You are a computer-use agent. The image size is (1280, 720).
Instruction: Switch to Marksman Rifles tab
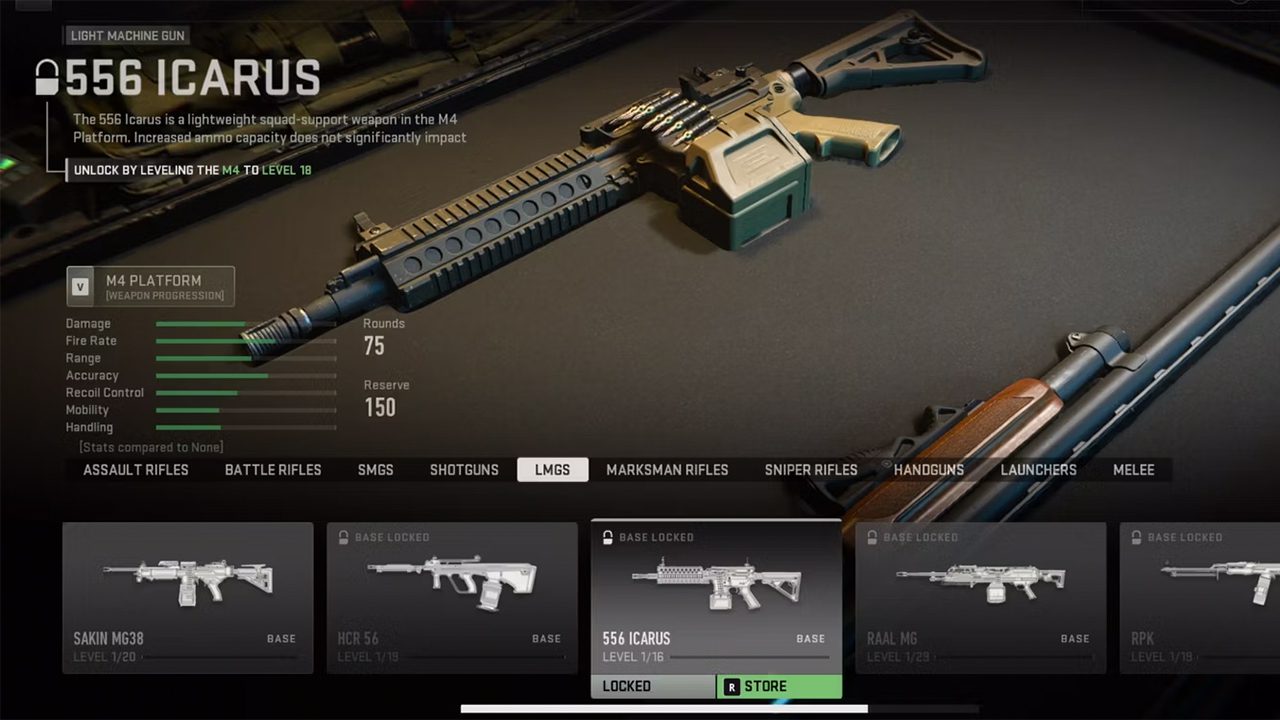click(x=667, y=470)
